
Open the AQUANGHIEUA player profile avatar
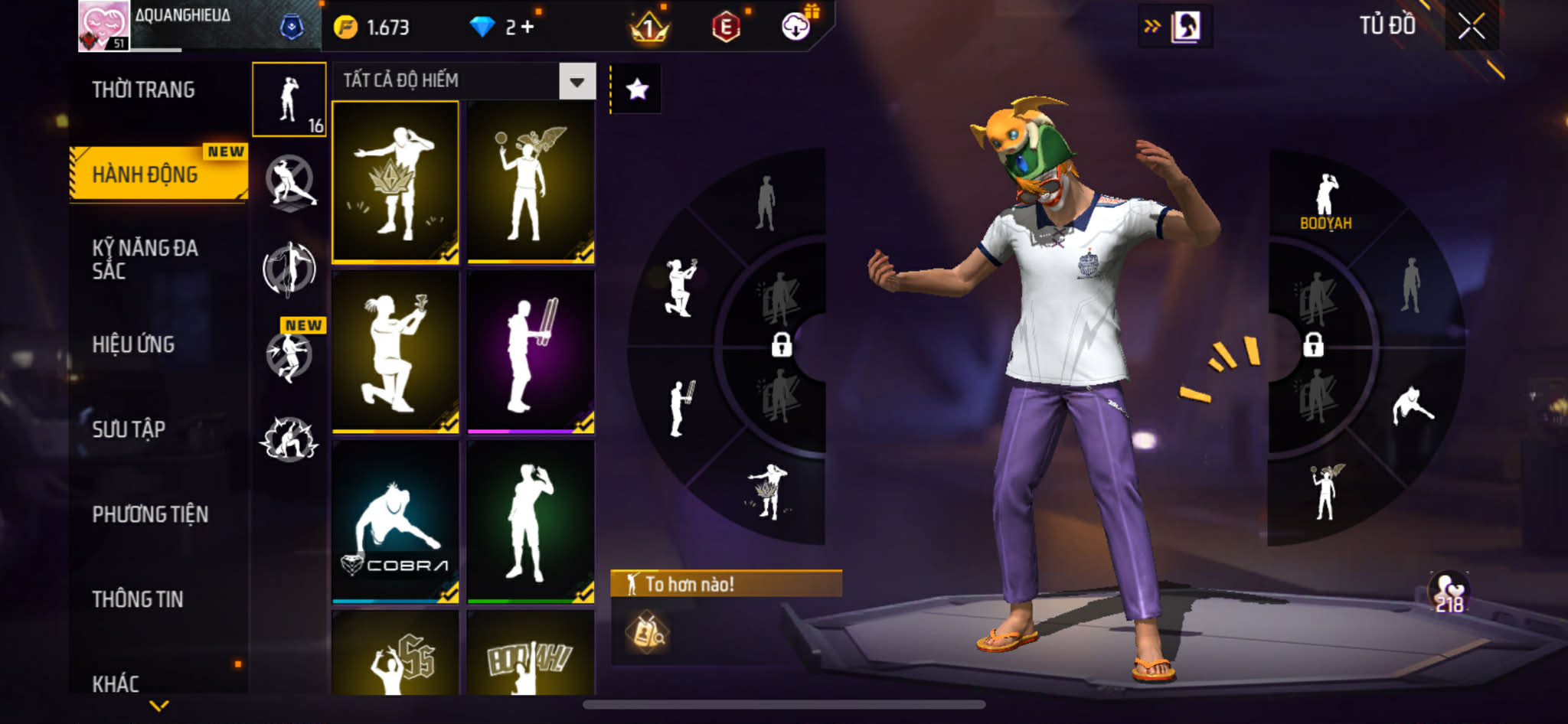[x=103, y=26]
